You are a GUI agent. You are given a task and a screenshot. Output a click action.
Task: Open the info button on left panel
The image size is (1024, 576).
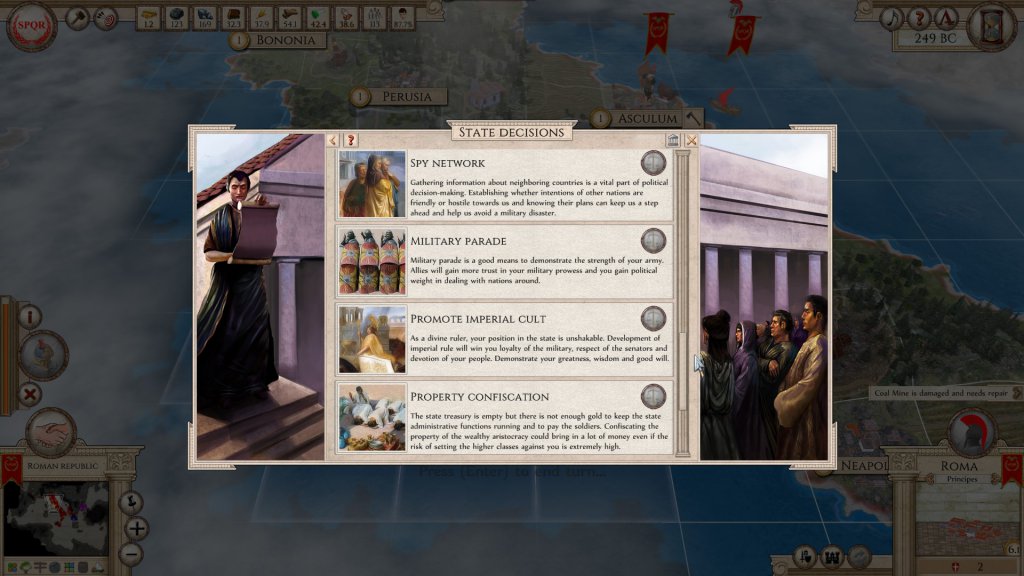[30, 317]
